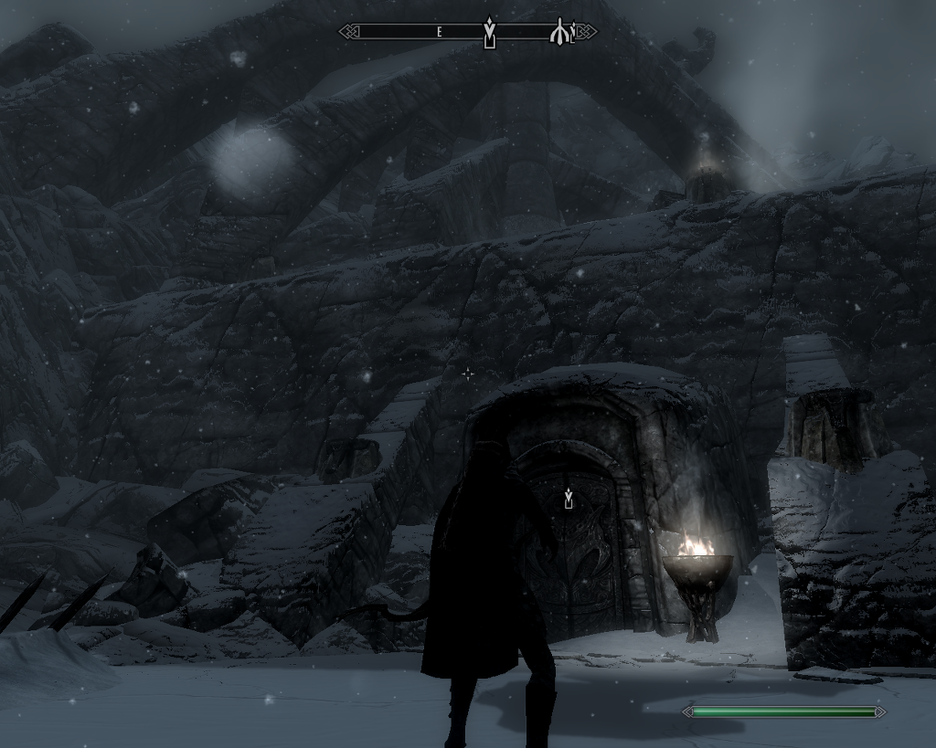Click the East heading letter on compass
936x748 pixels.
pyautogui.click(x=439, y=32)
